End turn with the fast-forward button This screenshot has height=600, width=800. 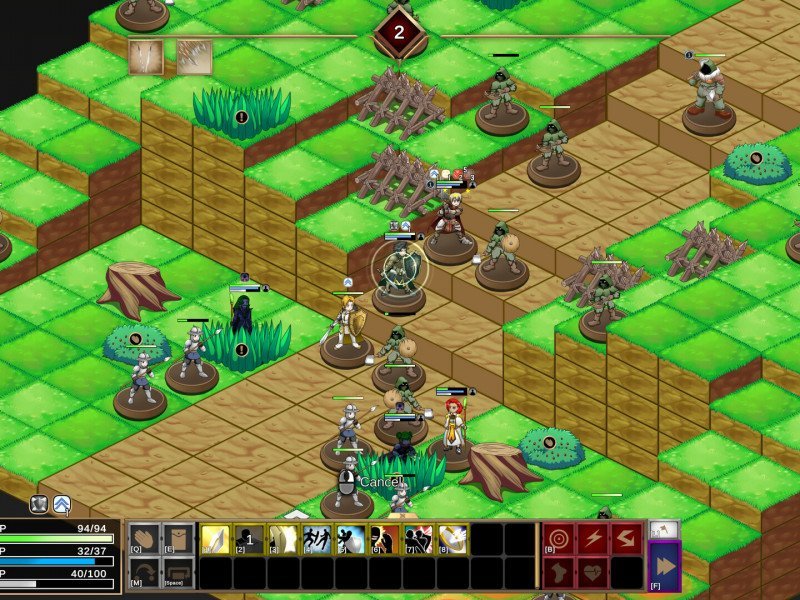[664, 565]
